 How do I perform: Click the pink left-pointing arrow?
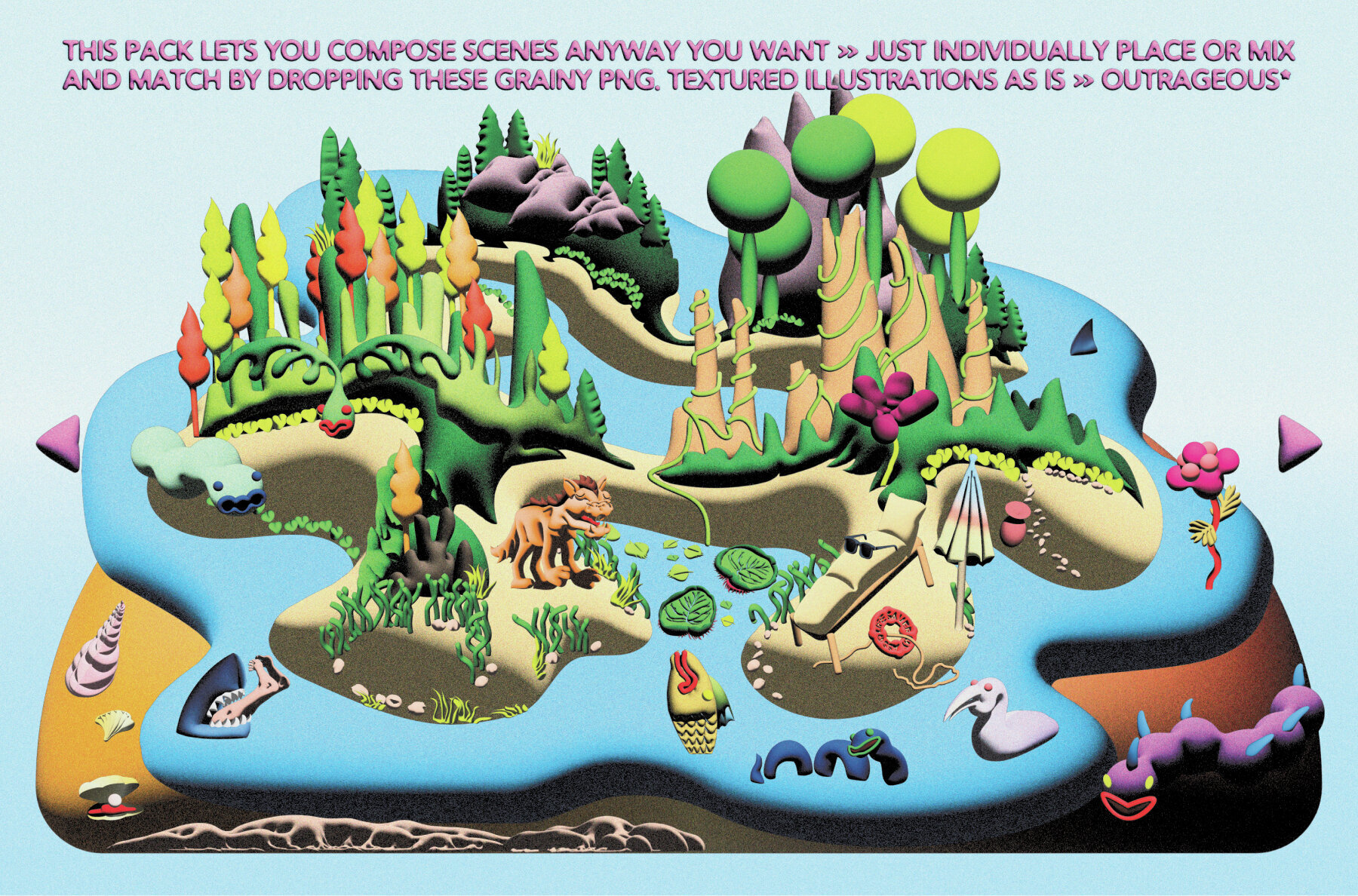click(62, 442)
